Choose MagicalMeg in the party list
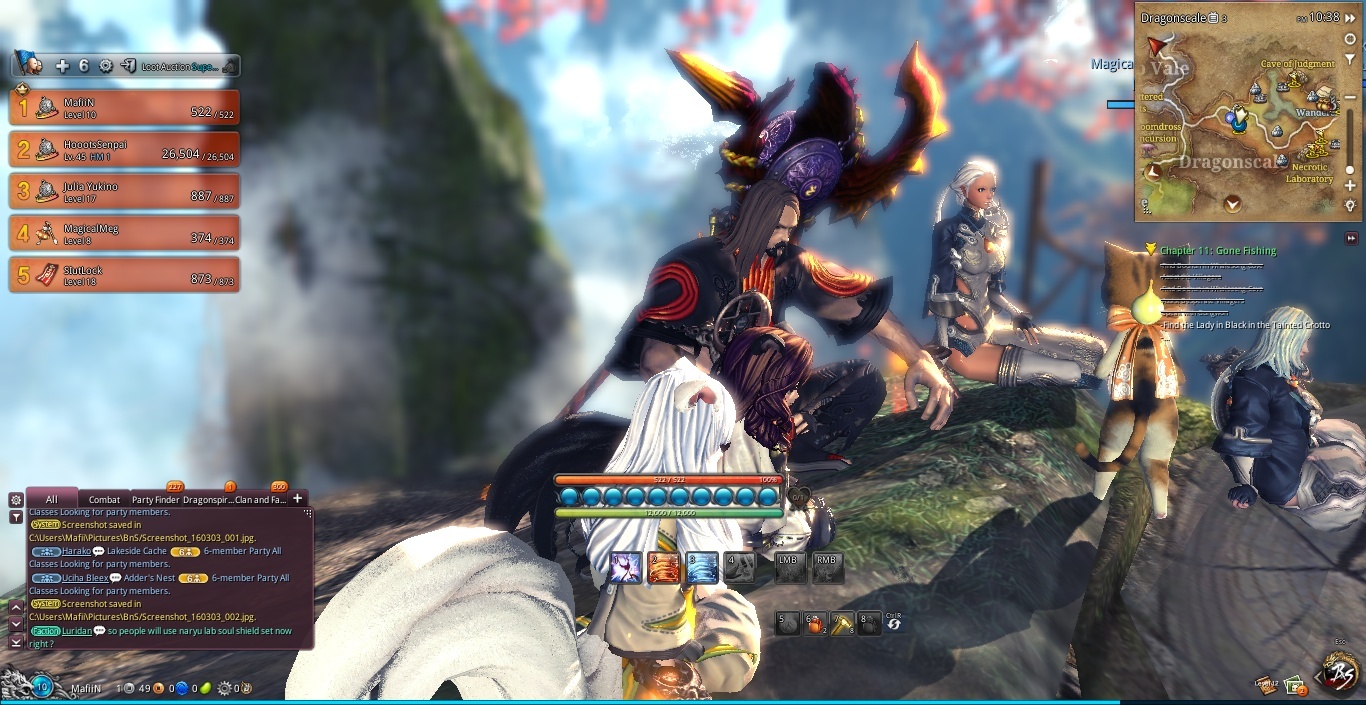 click(x=124, y=234)
